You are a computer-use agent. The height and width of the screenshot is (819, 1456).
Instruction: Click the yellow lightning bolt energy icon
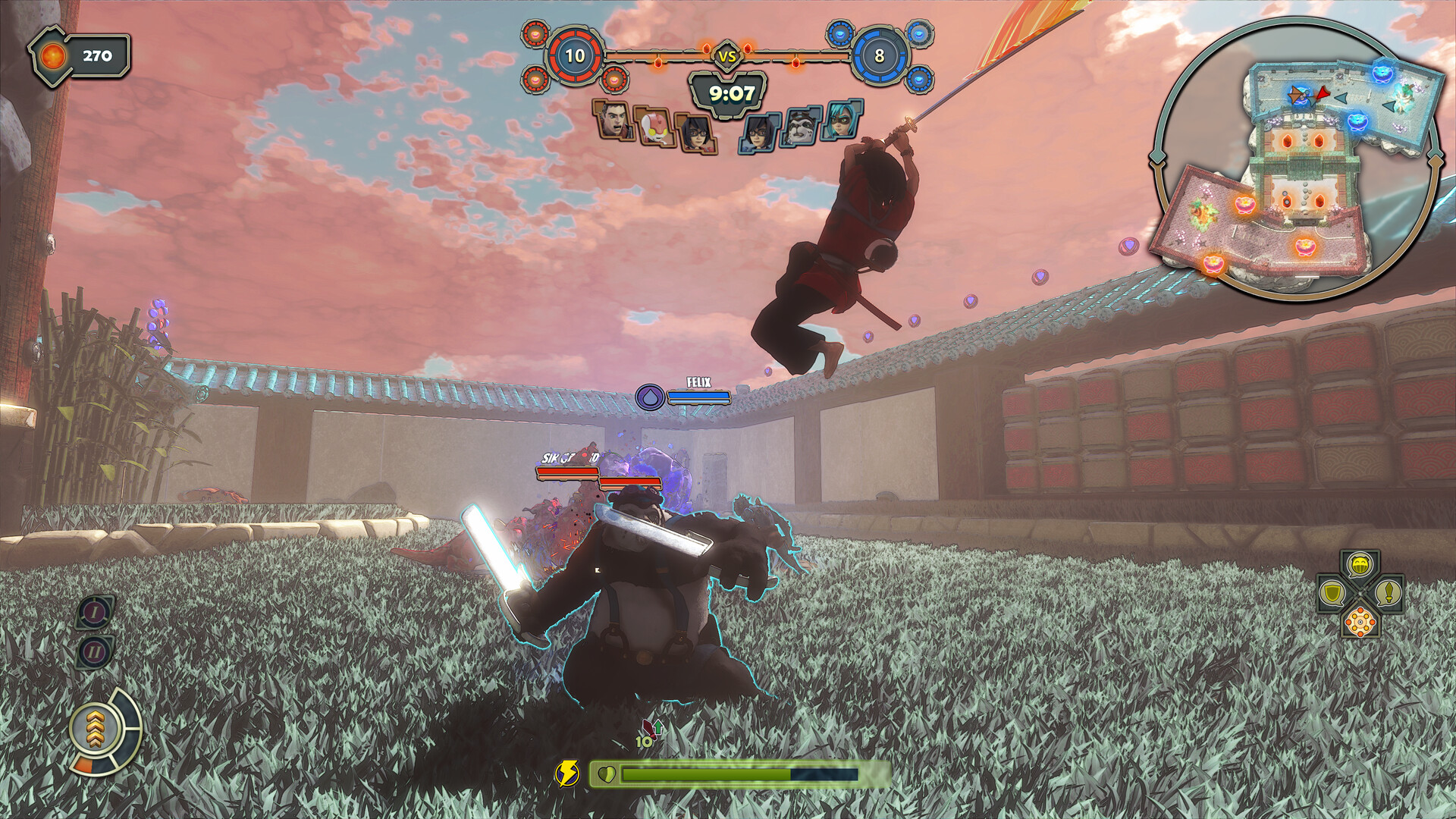pyautogui.click(x=566, y=773)
